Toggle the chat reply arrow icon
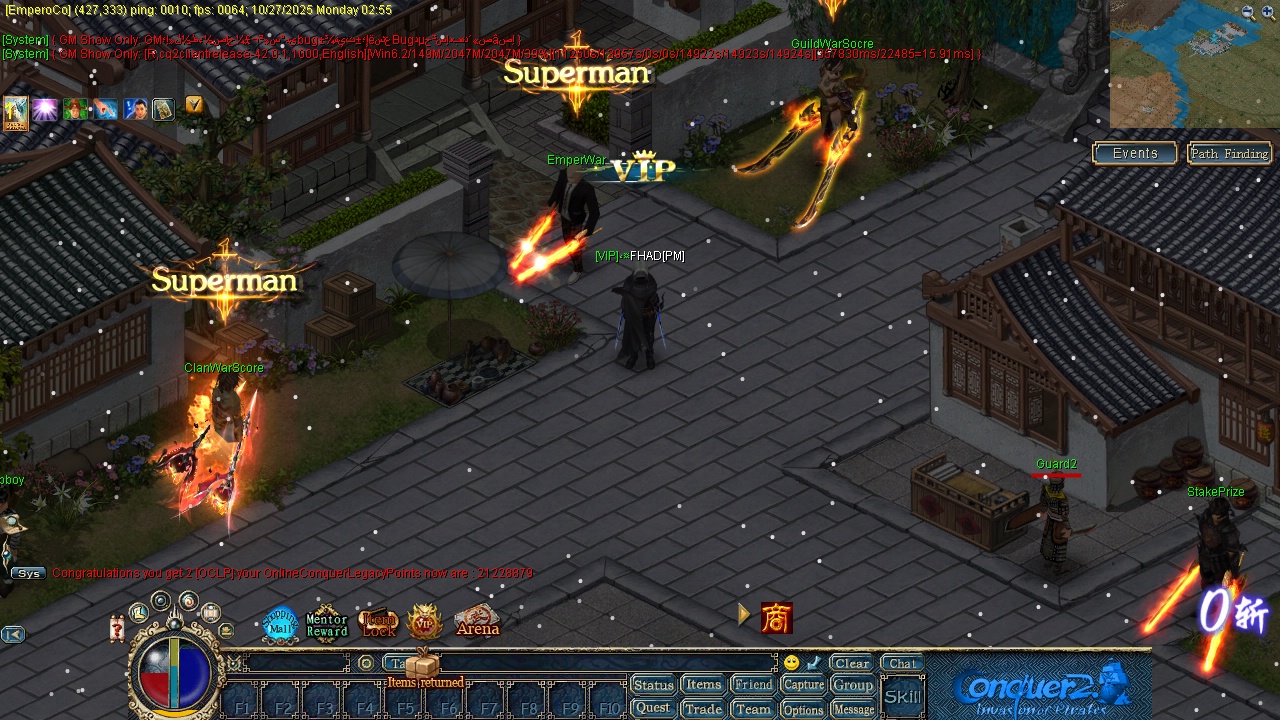The width and height of the screenshot is (1280, 720). tap(812, 661)
